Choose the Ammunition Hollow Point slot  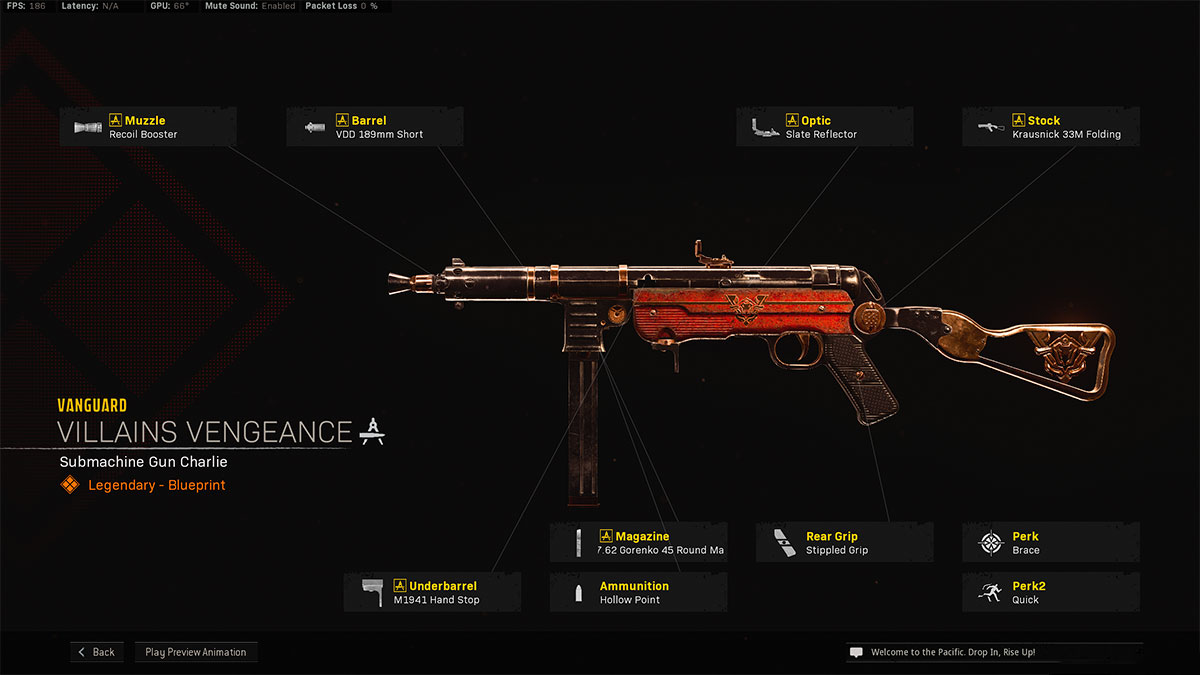point(638,592)
